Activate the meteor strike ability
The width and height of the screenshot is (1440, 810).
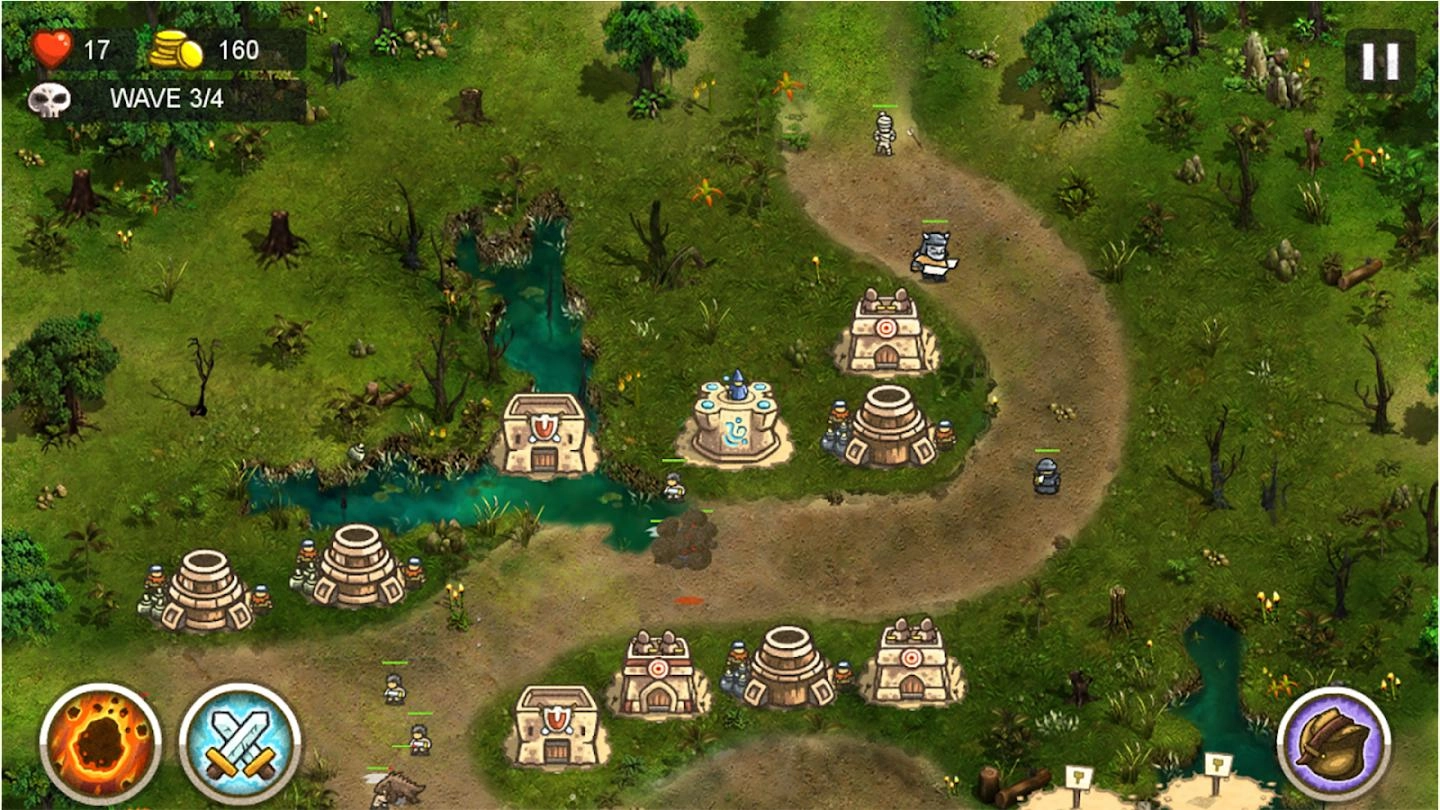[x=100, y=737]
